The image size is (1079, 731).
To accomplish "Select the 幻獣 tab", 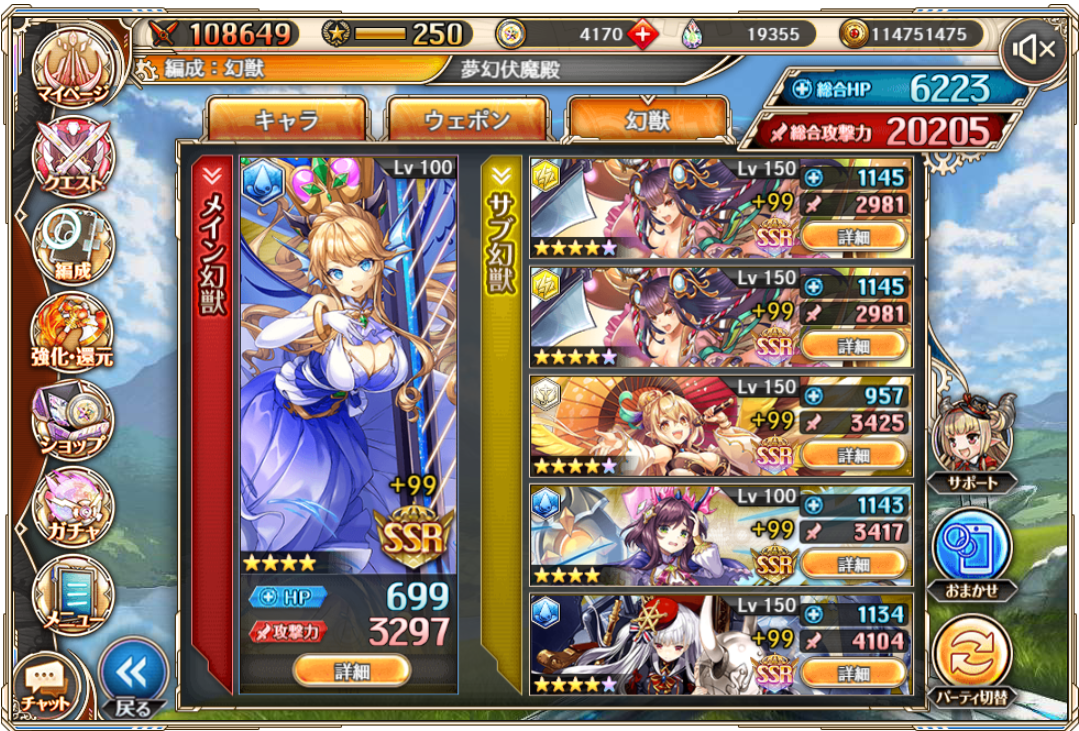I will [647, 120].
